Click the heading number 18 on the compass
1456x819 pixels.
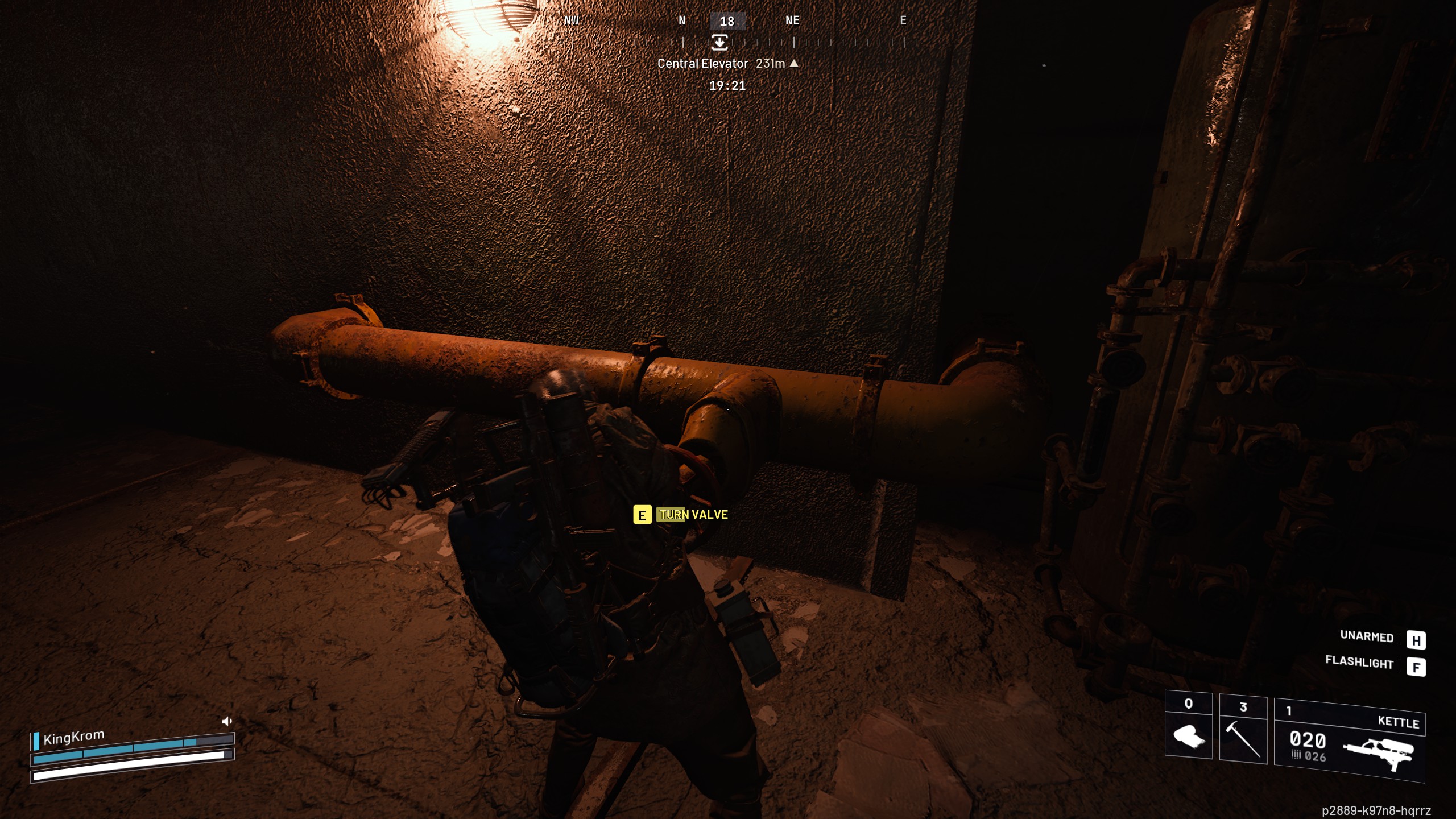728,21
